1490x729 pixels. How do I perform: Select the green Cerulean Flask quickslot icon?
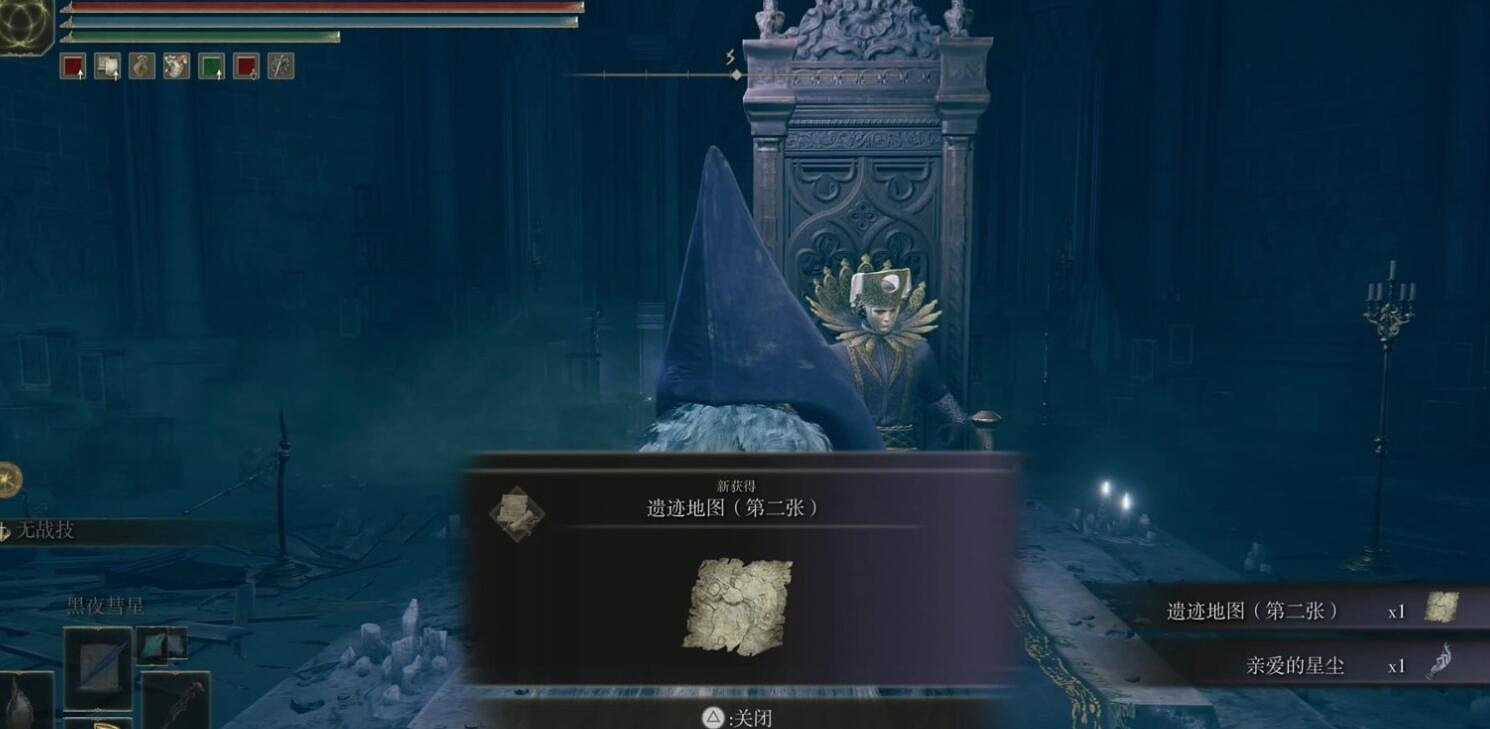(x=211, y=67)
